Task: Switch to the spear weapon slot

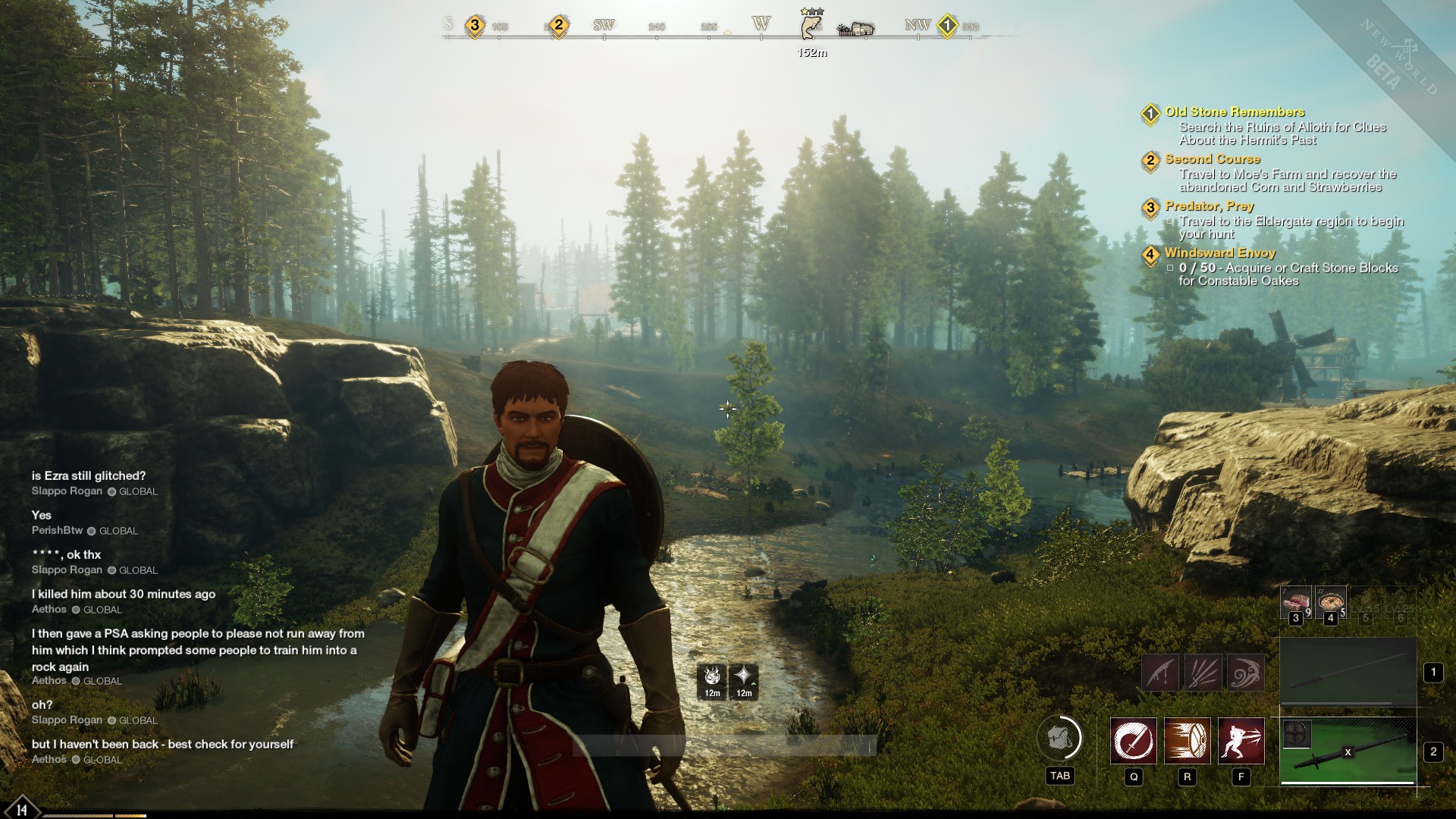Action: 1348,672
